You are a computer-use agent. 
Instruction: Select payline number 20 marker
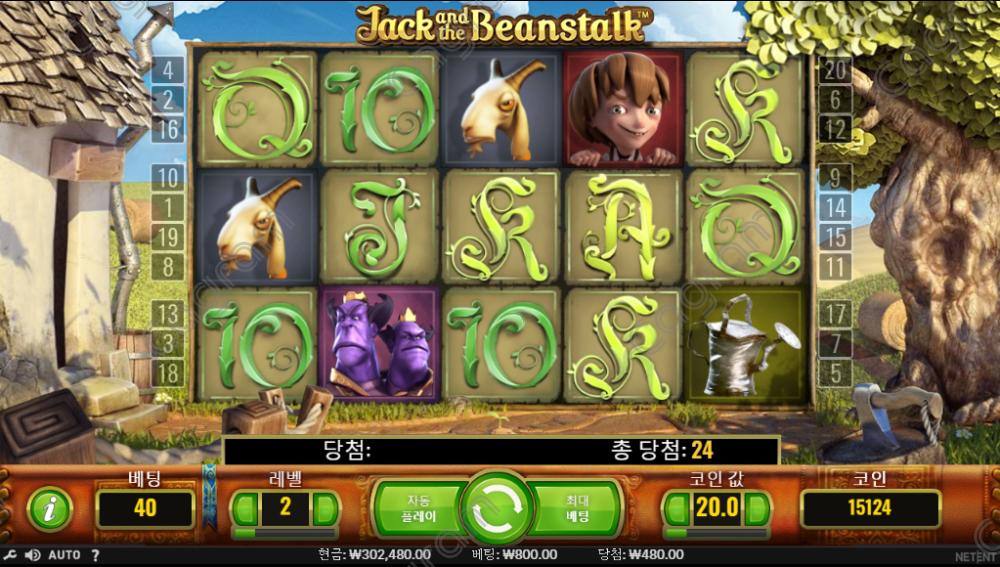(835, 70)
